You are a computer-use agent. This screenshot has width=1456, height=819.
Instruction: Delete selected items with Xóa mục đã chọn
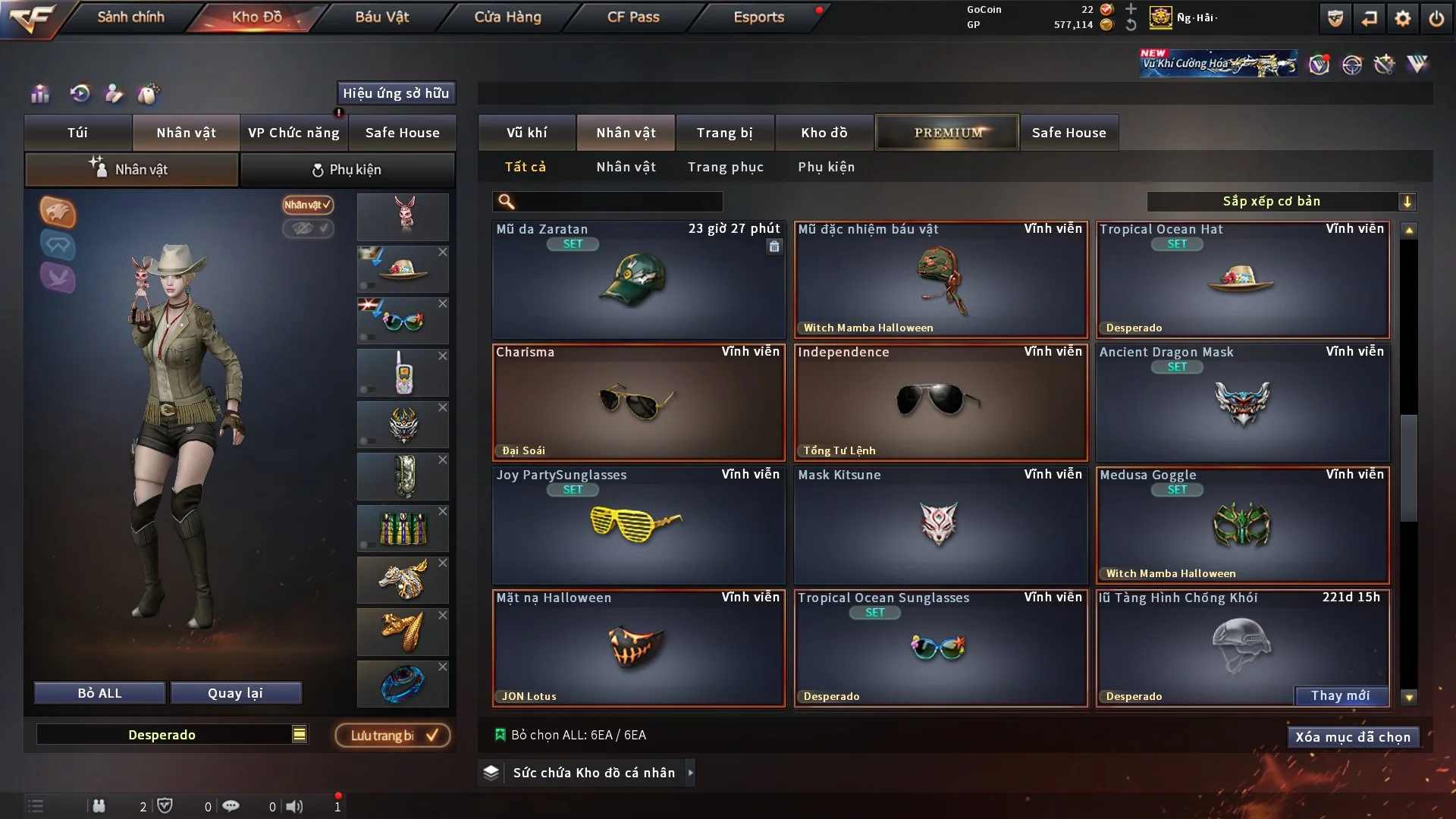(1352, 737)
